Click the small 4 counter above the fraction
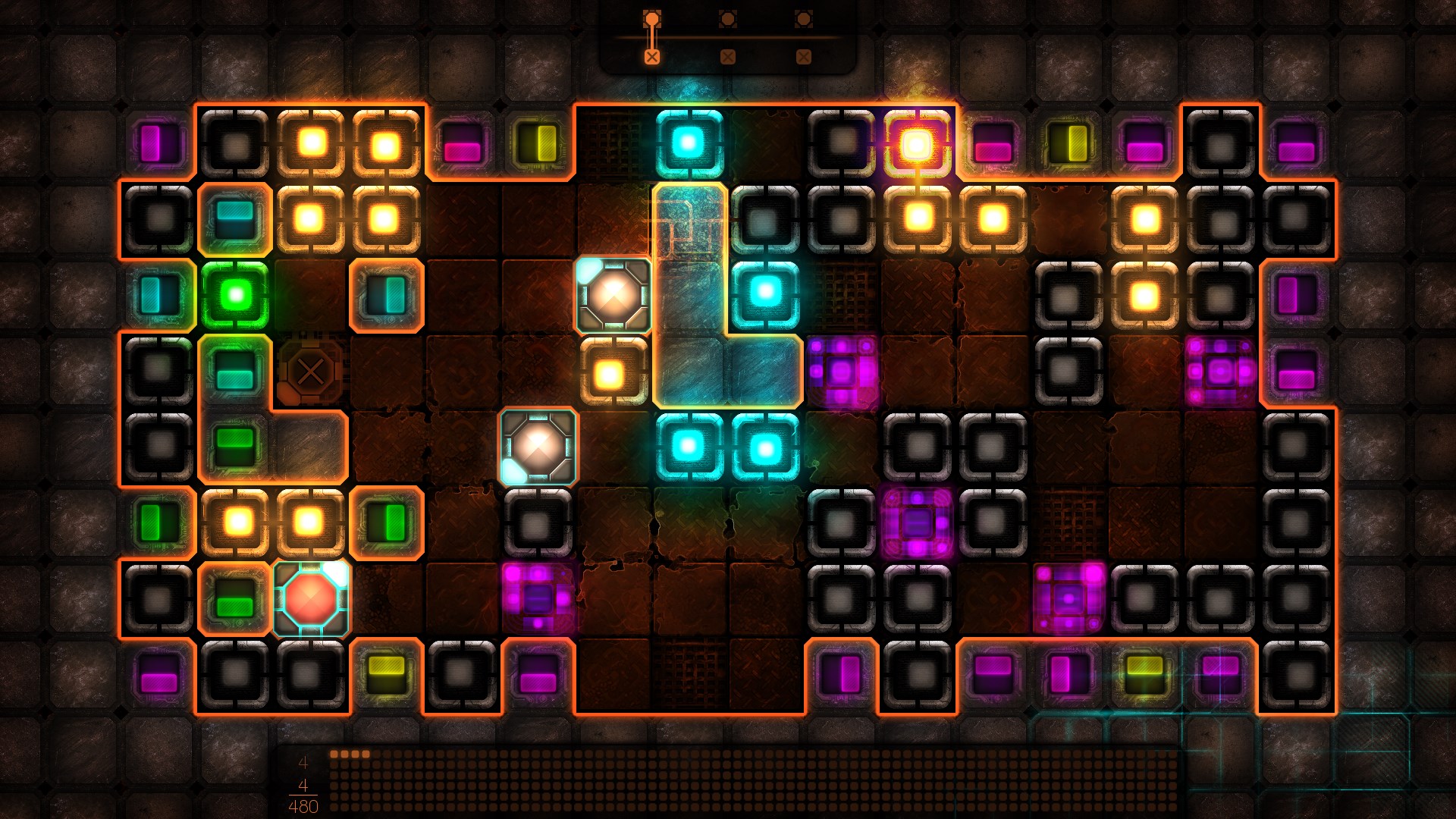1456x819 pixels. [303, 760]
